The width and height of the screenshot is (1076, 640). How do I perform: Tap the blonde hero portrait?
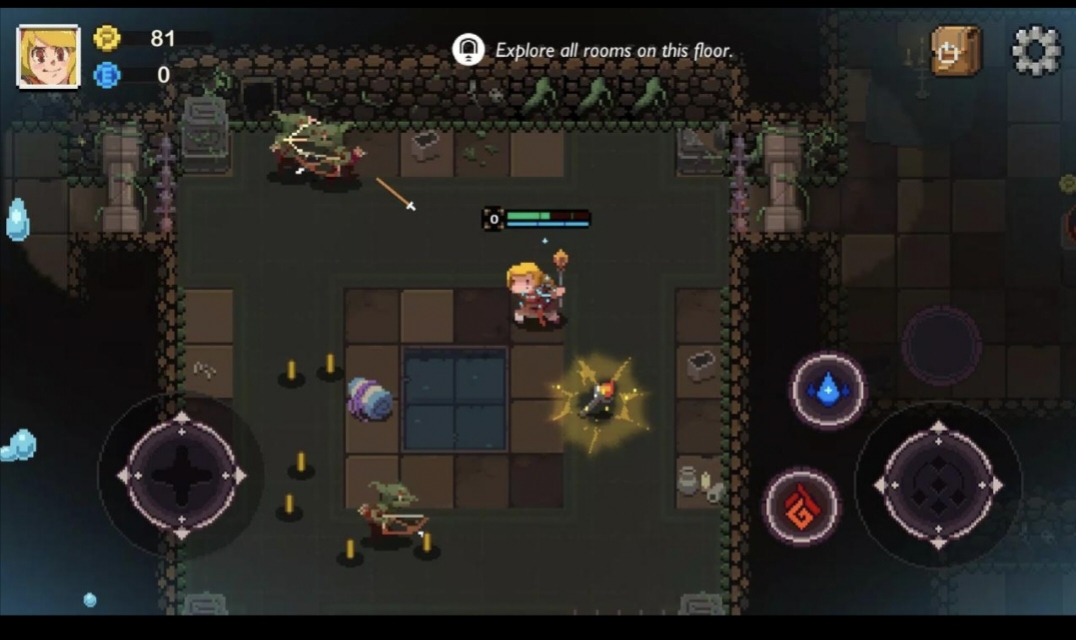[48, 56]
